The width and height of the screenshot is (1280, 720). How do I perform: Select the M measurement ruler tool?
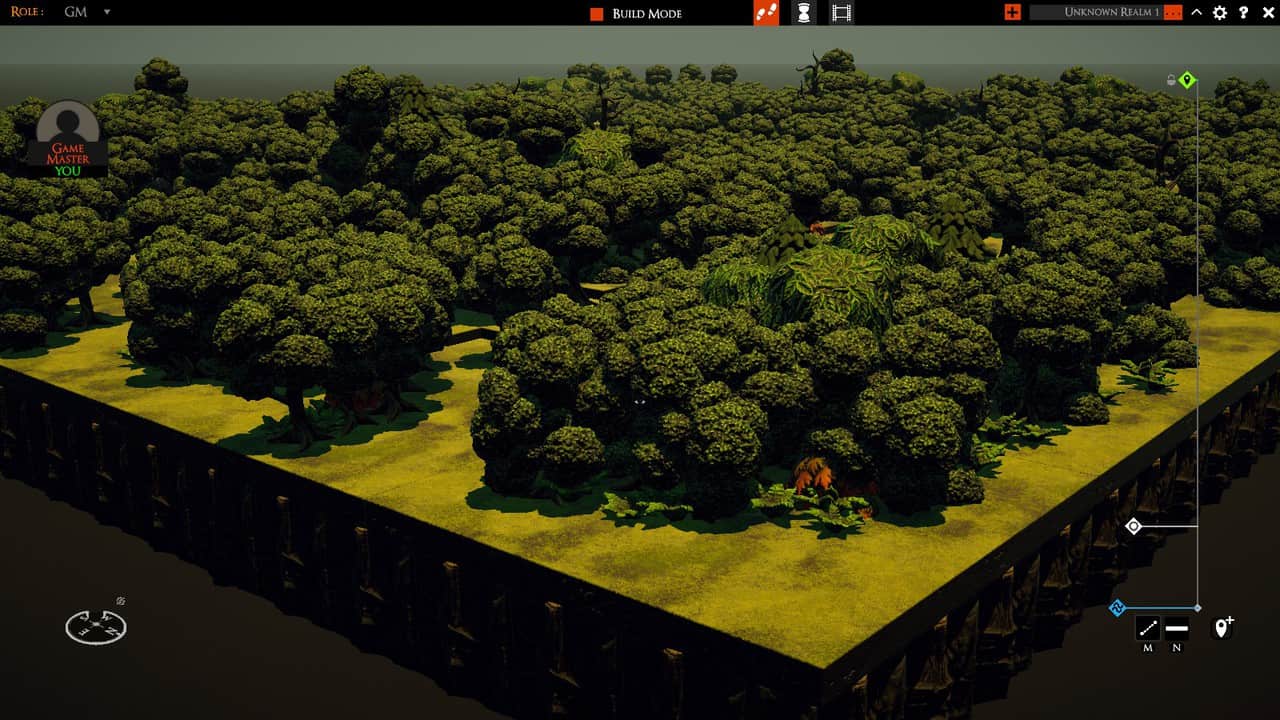tap(1148, 627)
